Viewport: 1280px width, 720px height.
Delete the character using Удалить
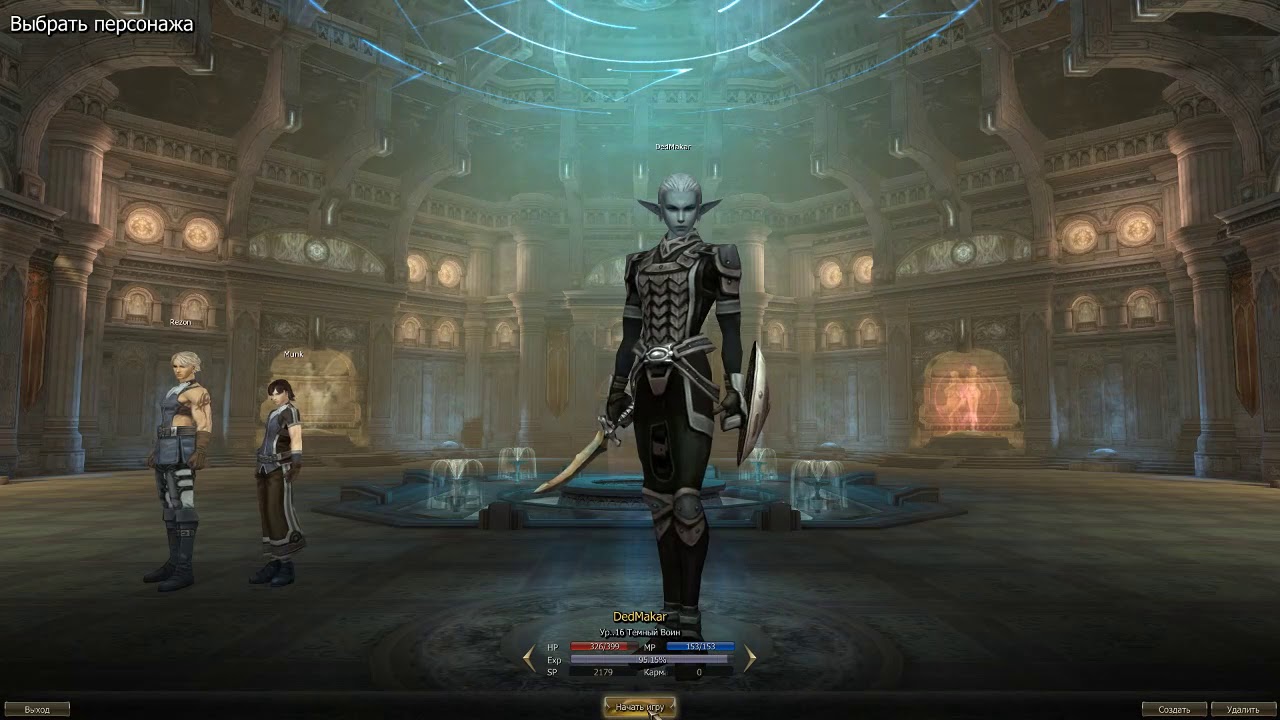pyautogui.click(x=1242, y=710)
